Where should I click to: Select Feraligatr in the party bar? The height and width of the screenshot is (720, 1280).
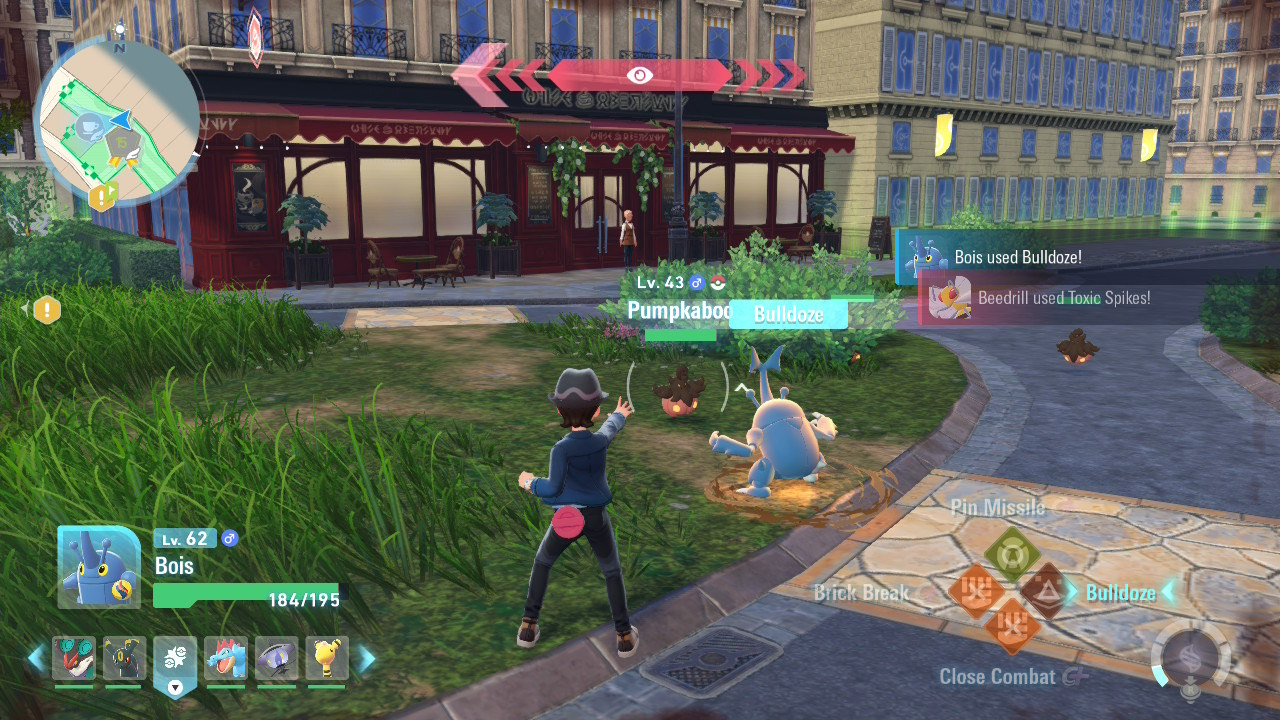point(225,658)
